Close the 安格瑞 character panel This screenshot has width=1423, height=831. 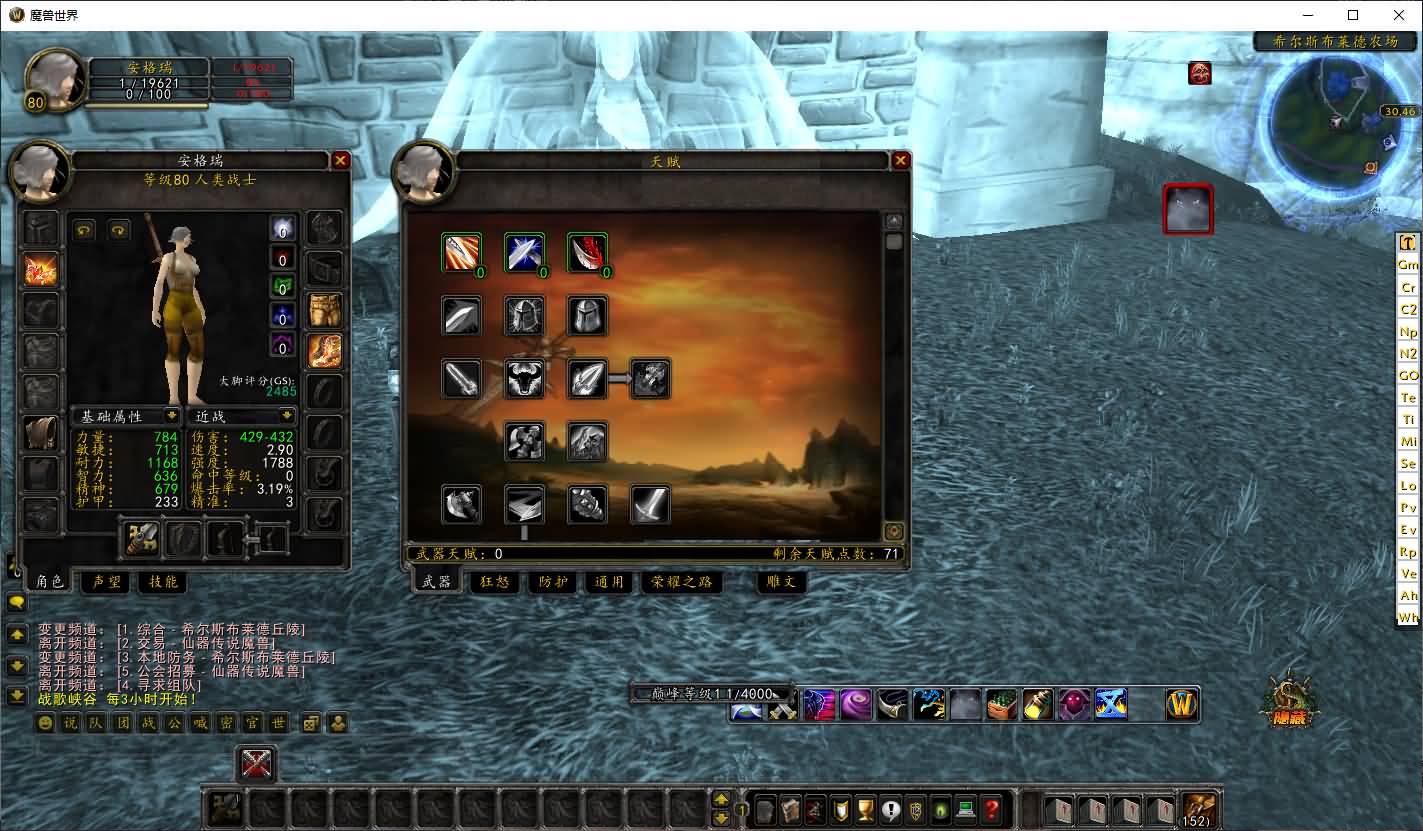341,161
